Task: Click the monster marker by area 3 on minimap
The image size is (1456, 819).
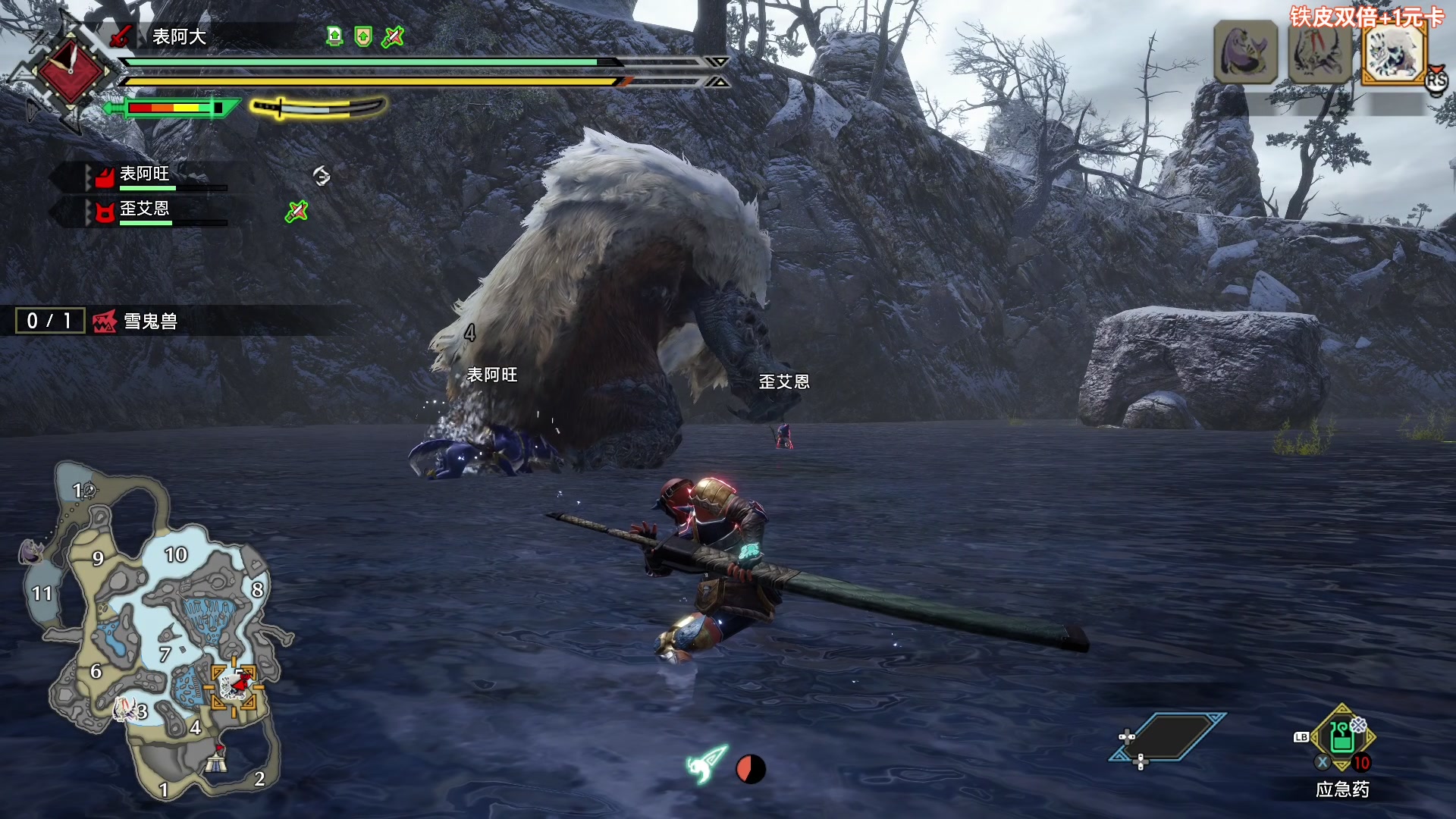Action: click(x=124, y=709)
